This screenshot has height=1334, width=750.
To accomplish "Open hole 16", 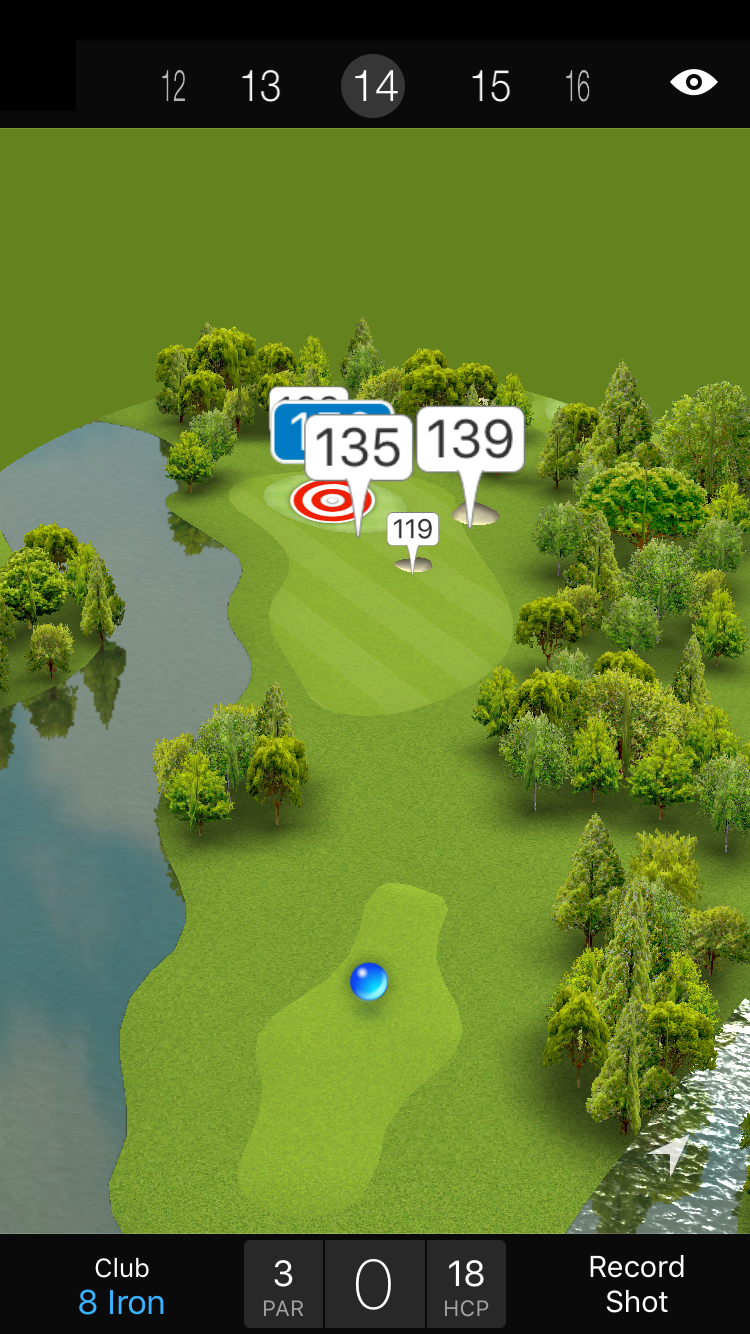I will (578, 87).
